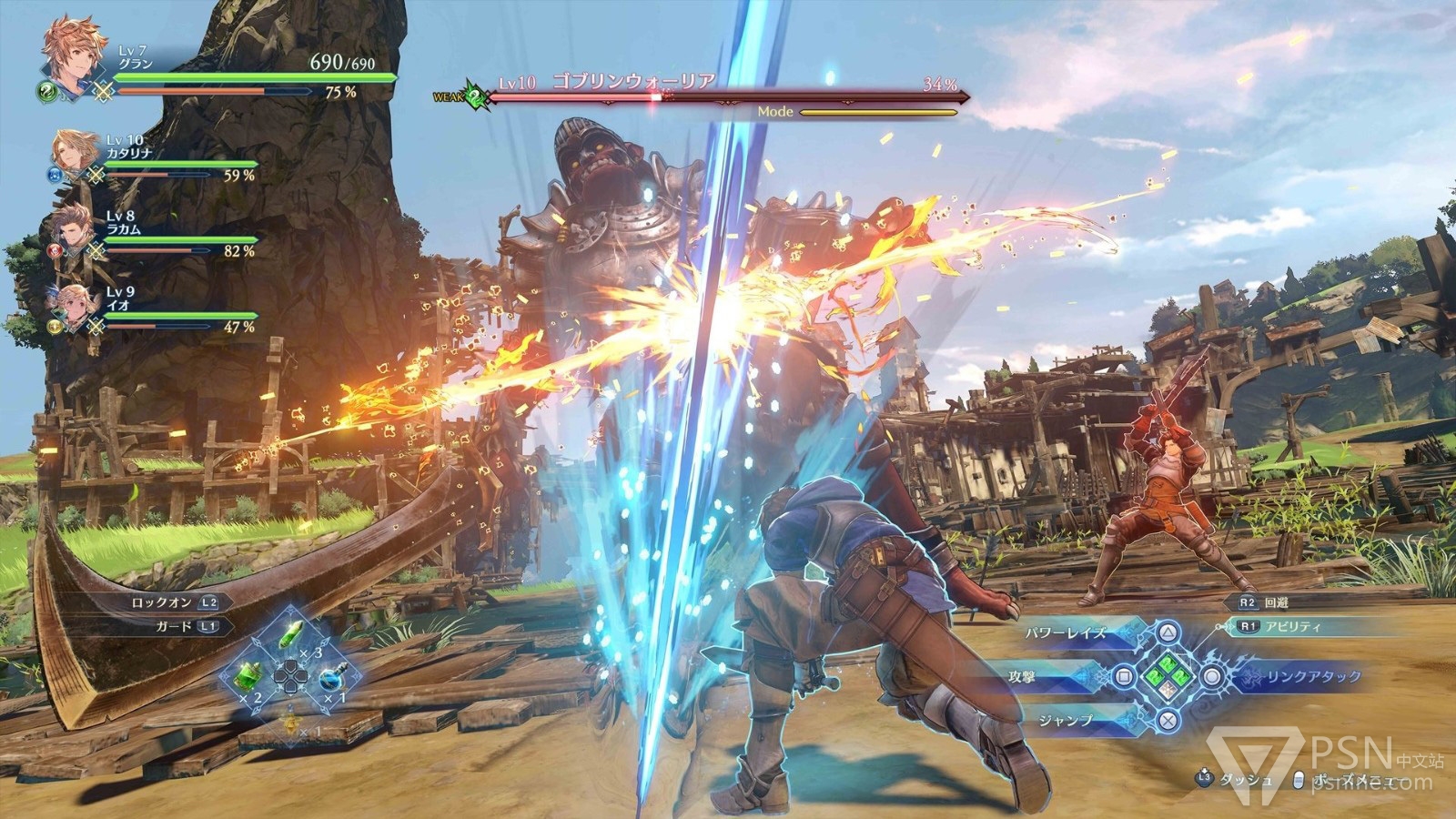Pick the yellow item in the bottom slot

click(x=291, y=722)
